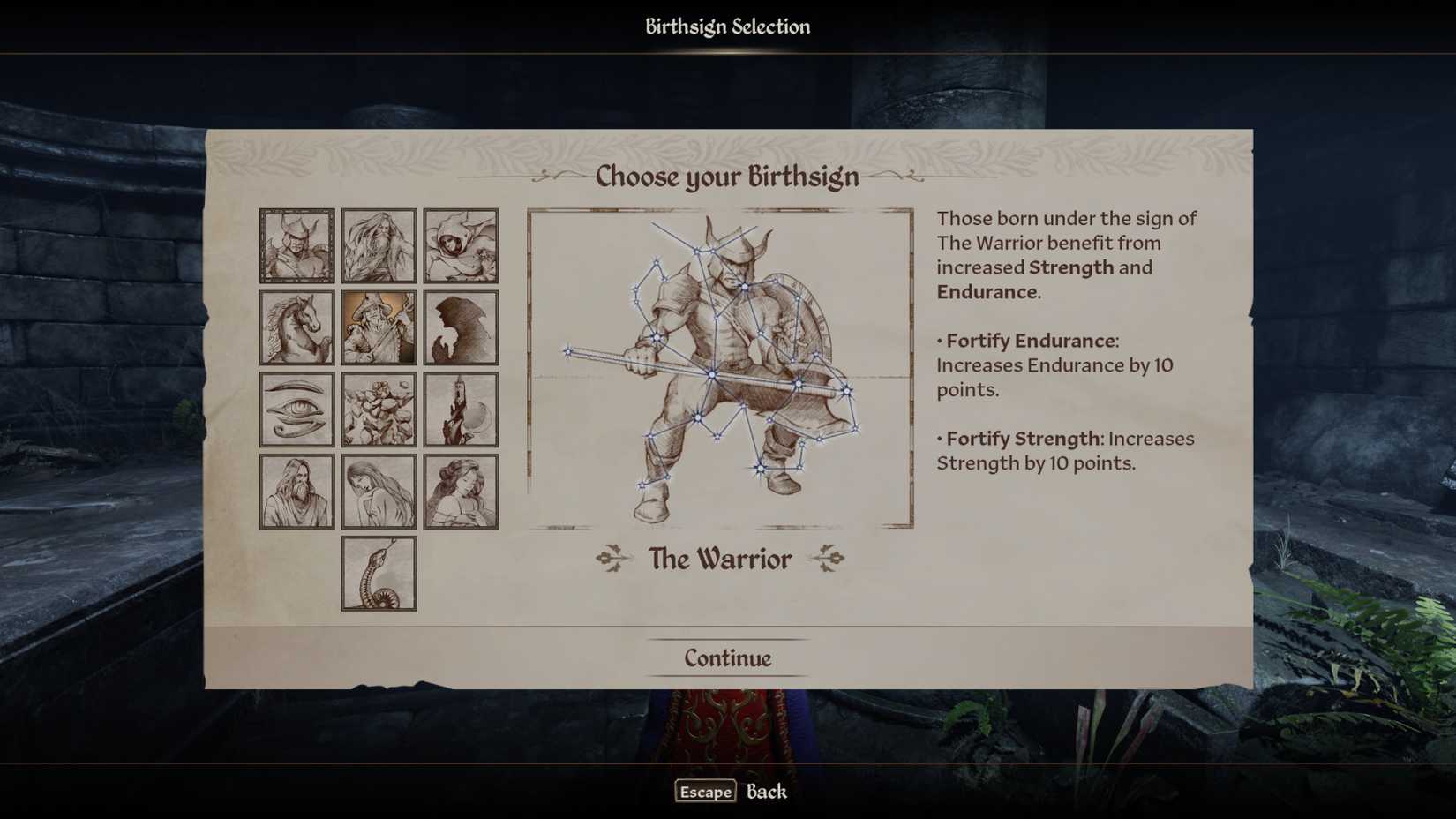
Task: Select The Mage birthsign icon
Action: pos(379,245)
